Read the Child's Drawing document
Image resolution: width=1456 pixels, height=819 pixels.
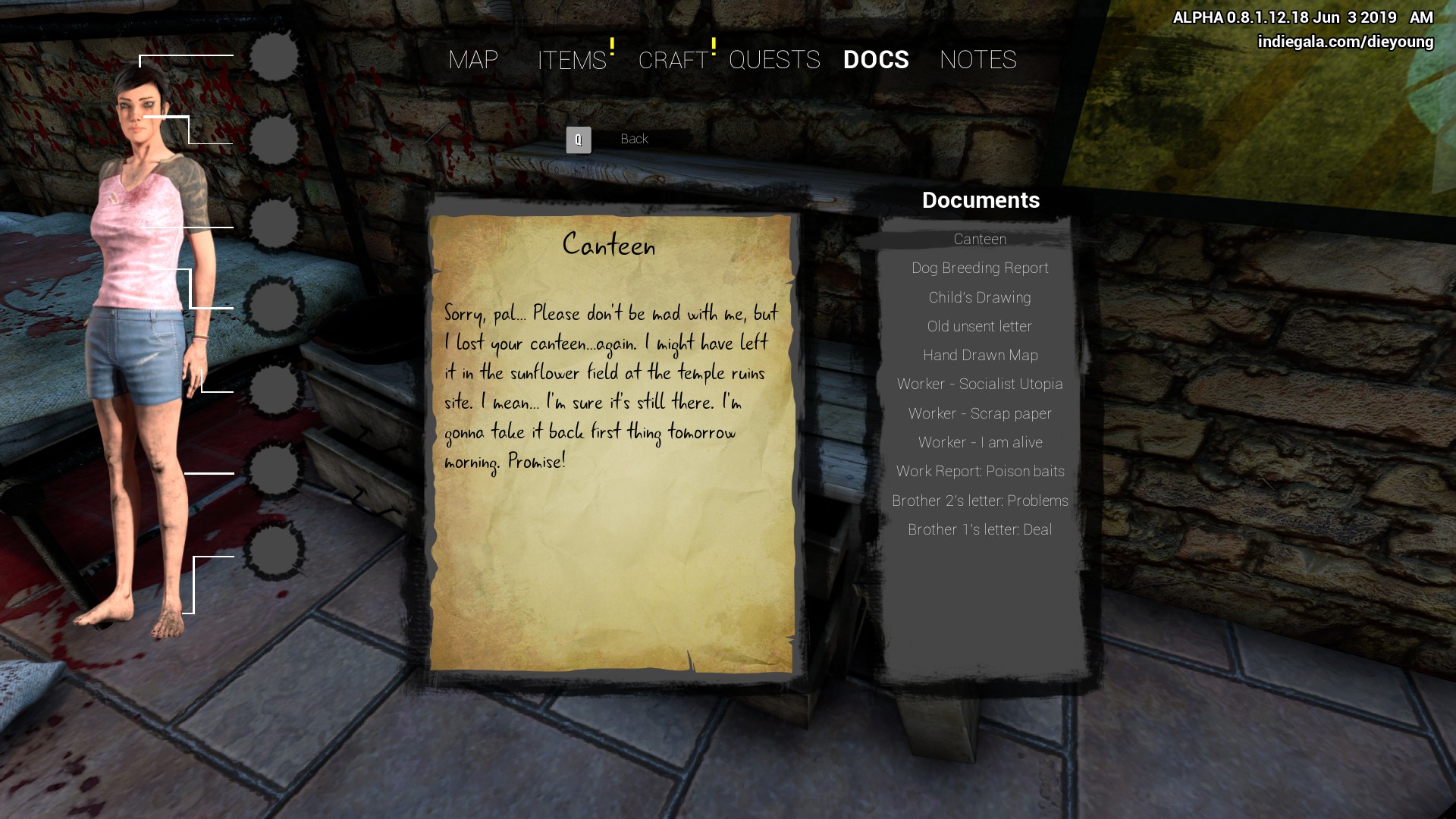[980, 298]
